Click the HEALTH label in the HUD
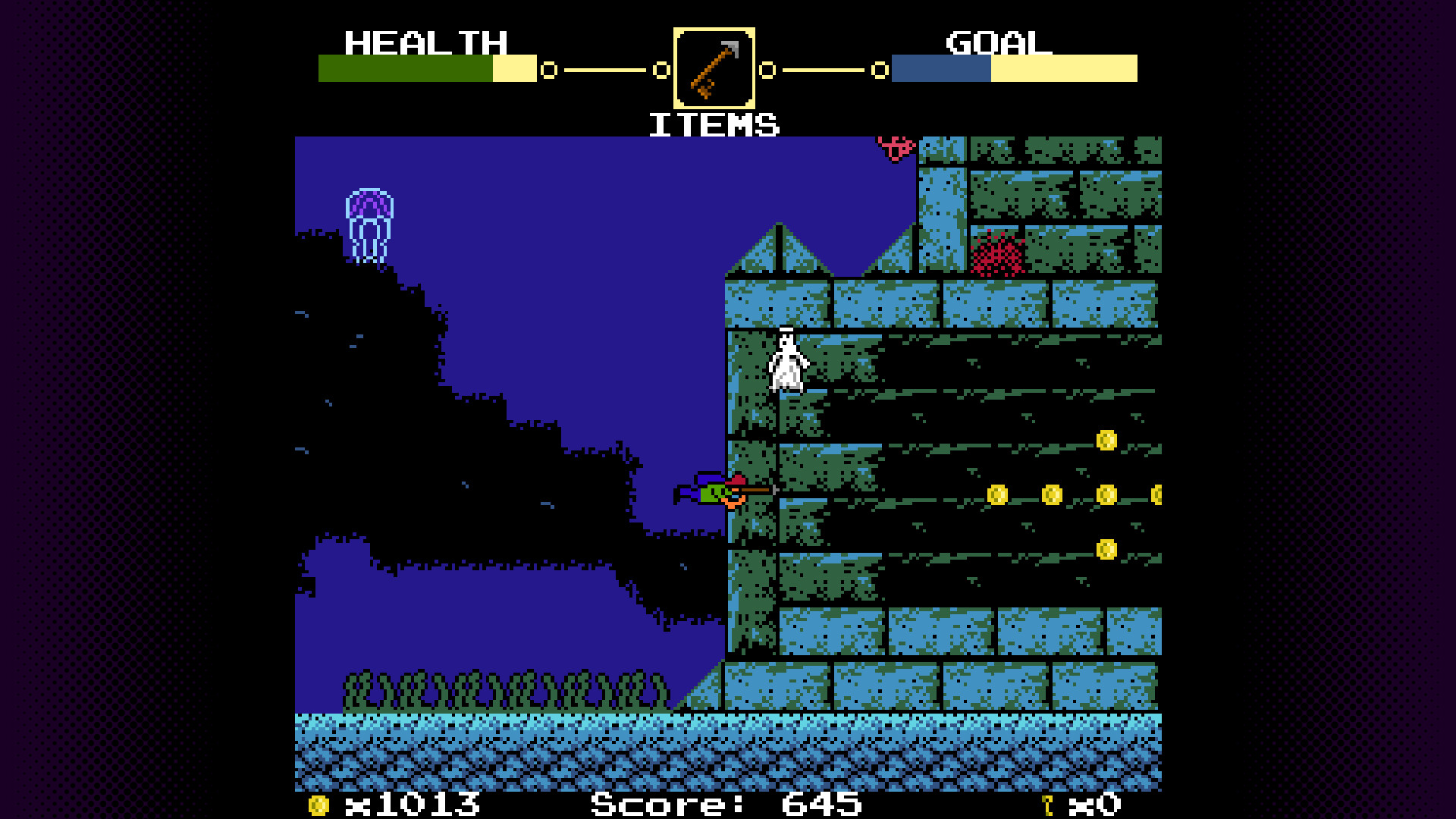The width and height of the screenshot is (1456, 819). [x=425, y=43]
